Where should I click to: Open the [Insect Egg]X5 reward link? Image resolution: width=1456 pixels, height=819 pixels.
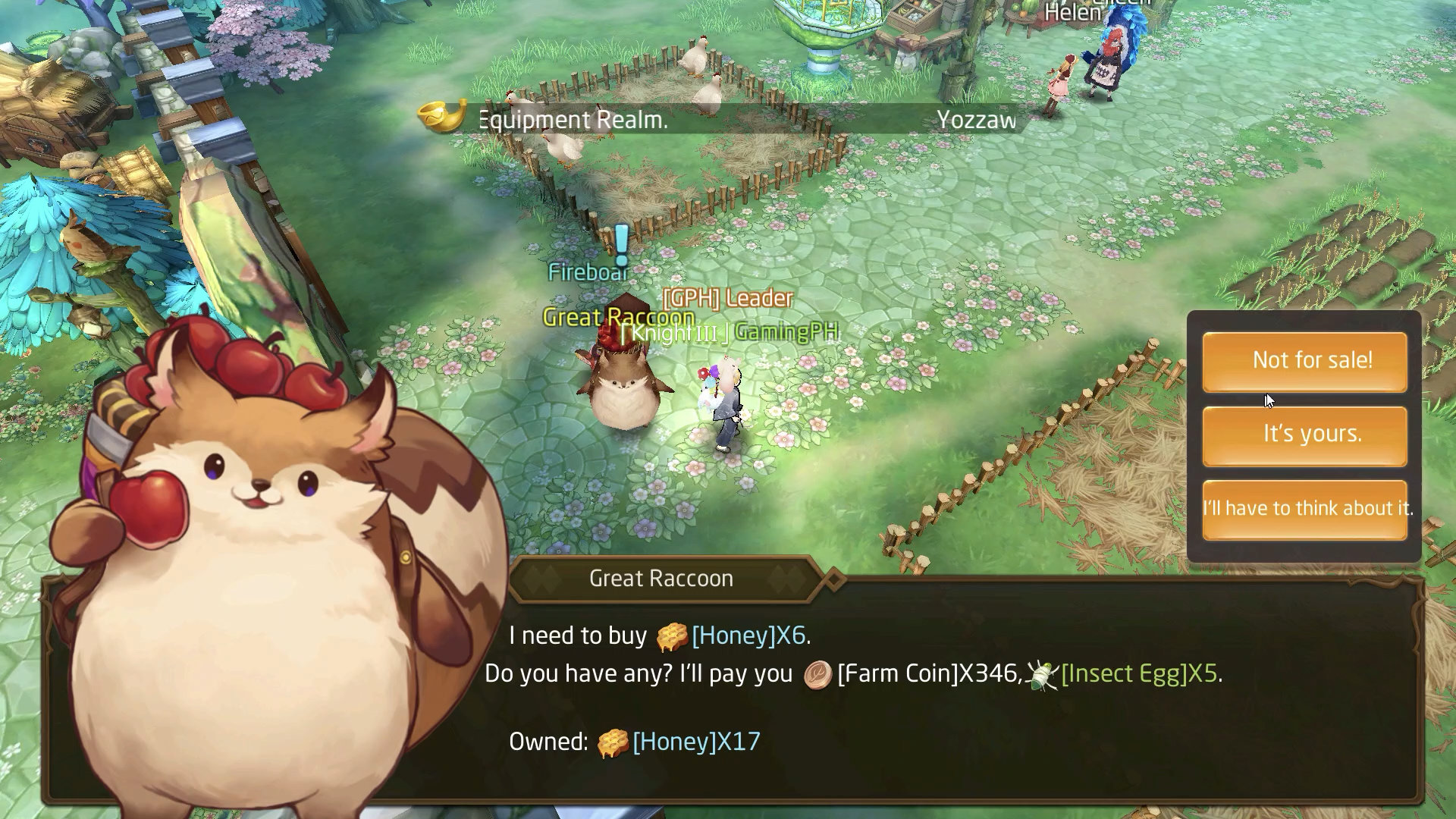(x=1139, y=673)
